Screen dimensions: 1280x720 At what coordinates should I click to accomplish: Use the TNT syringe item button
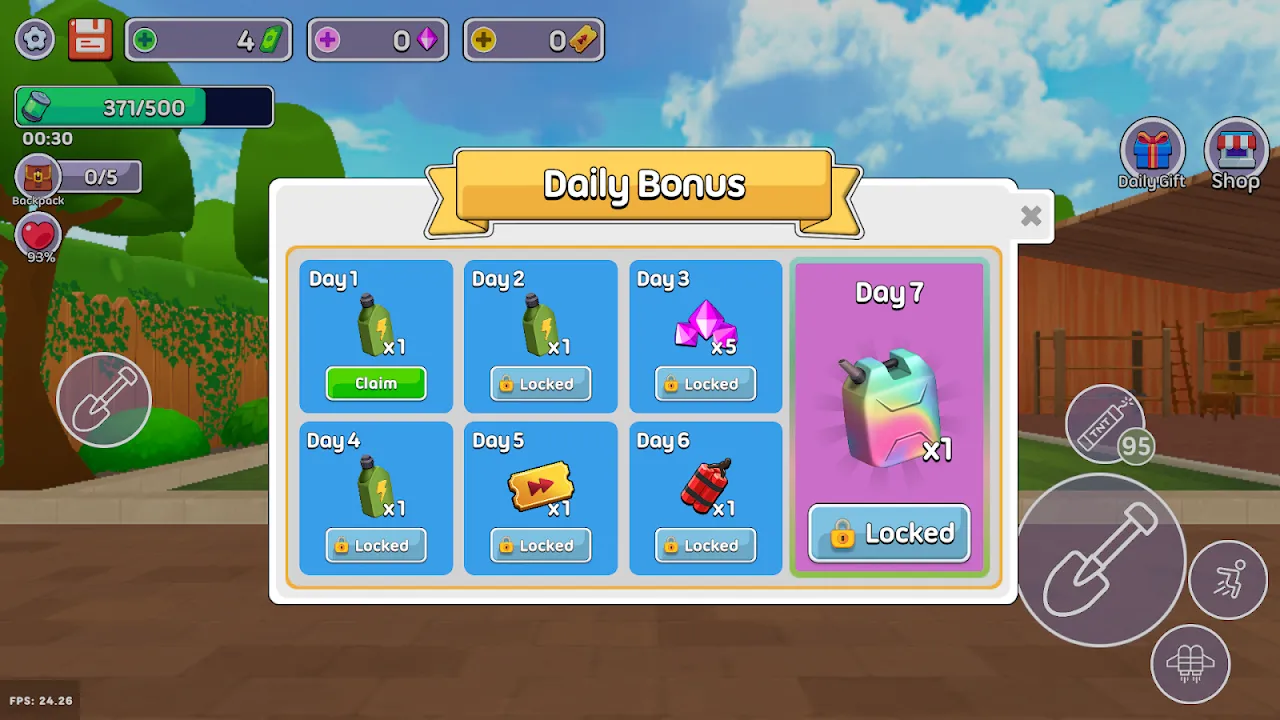[x=1104, y=424]
